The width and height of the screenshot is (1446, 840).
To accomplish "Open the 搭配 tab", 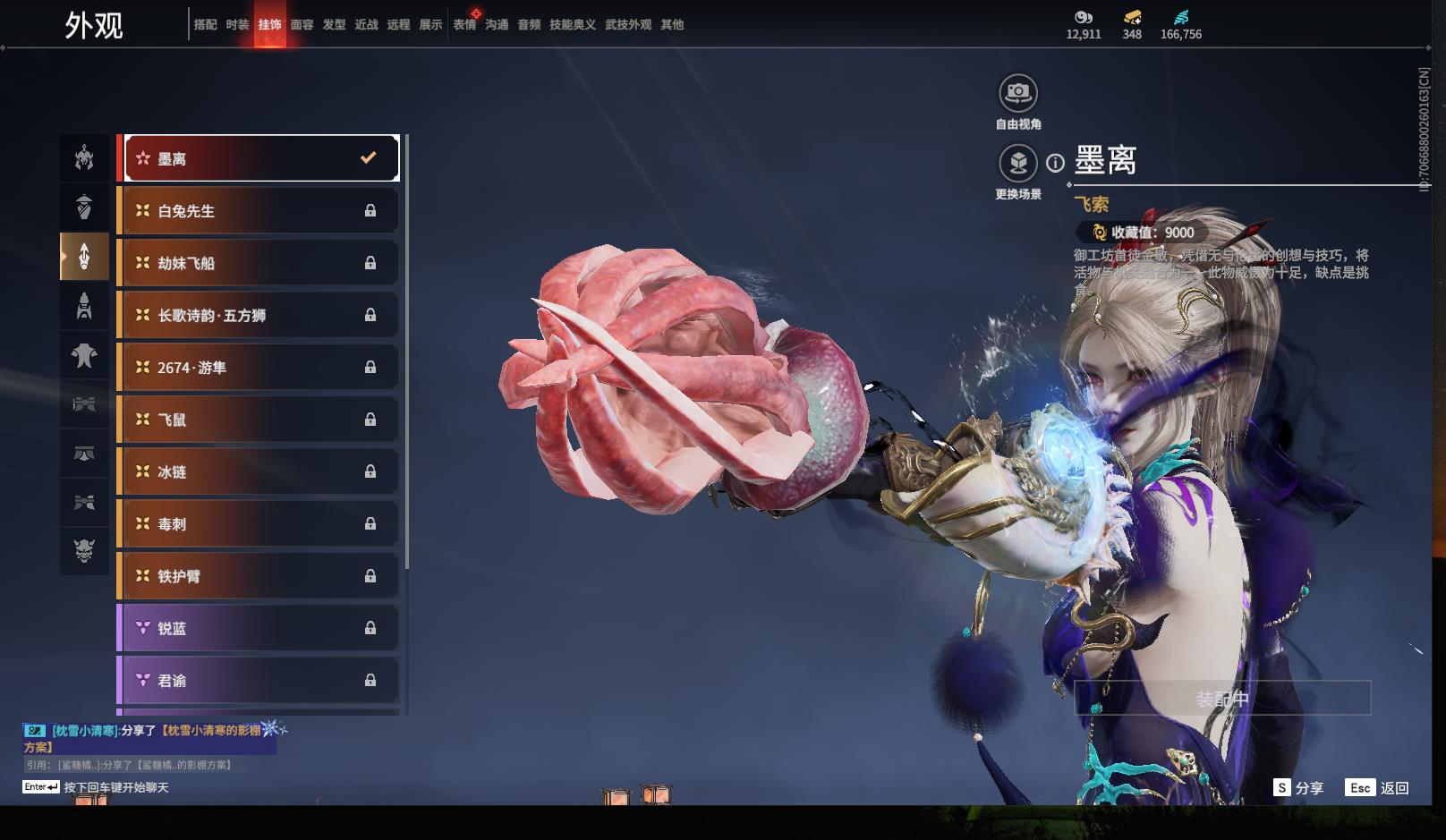I will [205, 25].
